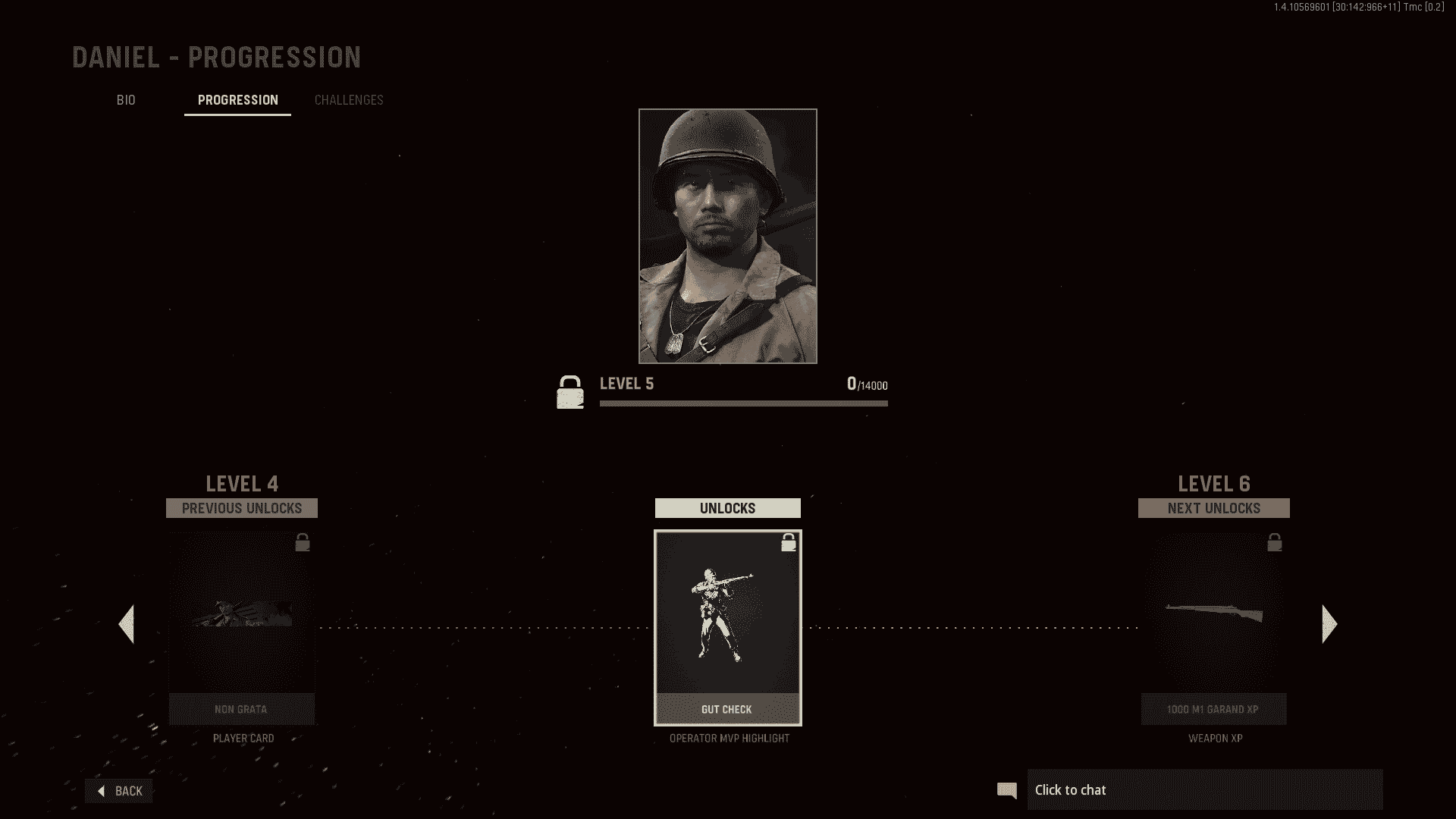Click the lock on the Gut Check card
The height and width of the screenshot is (819, 1456).
tap(788, 542)
